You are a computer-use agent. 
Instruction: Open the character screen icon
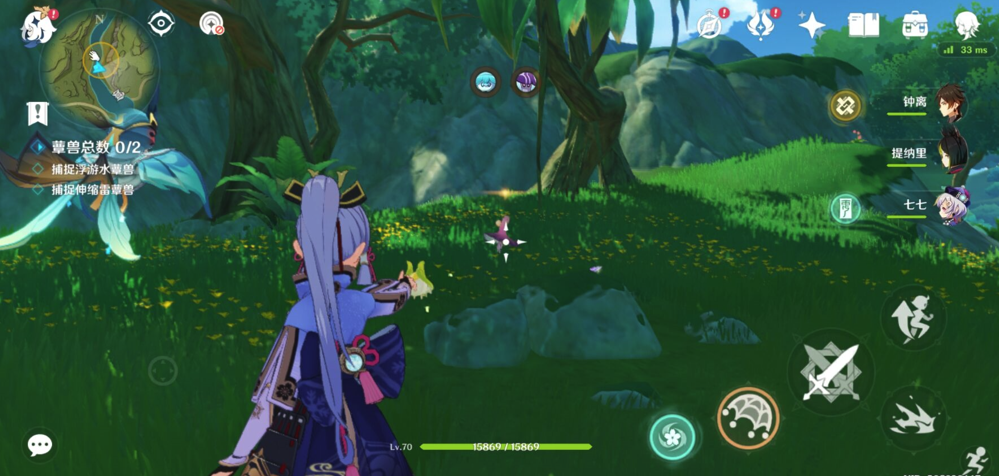click(x=966, y=26)
